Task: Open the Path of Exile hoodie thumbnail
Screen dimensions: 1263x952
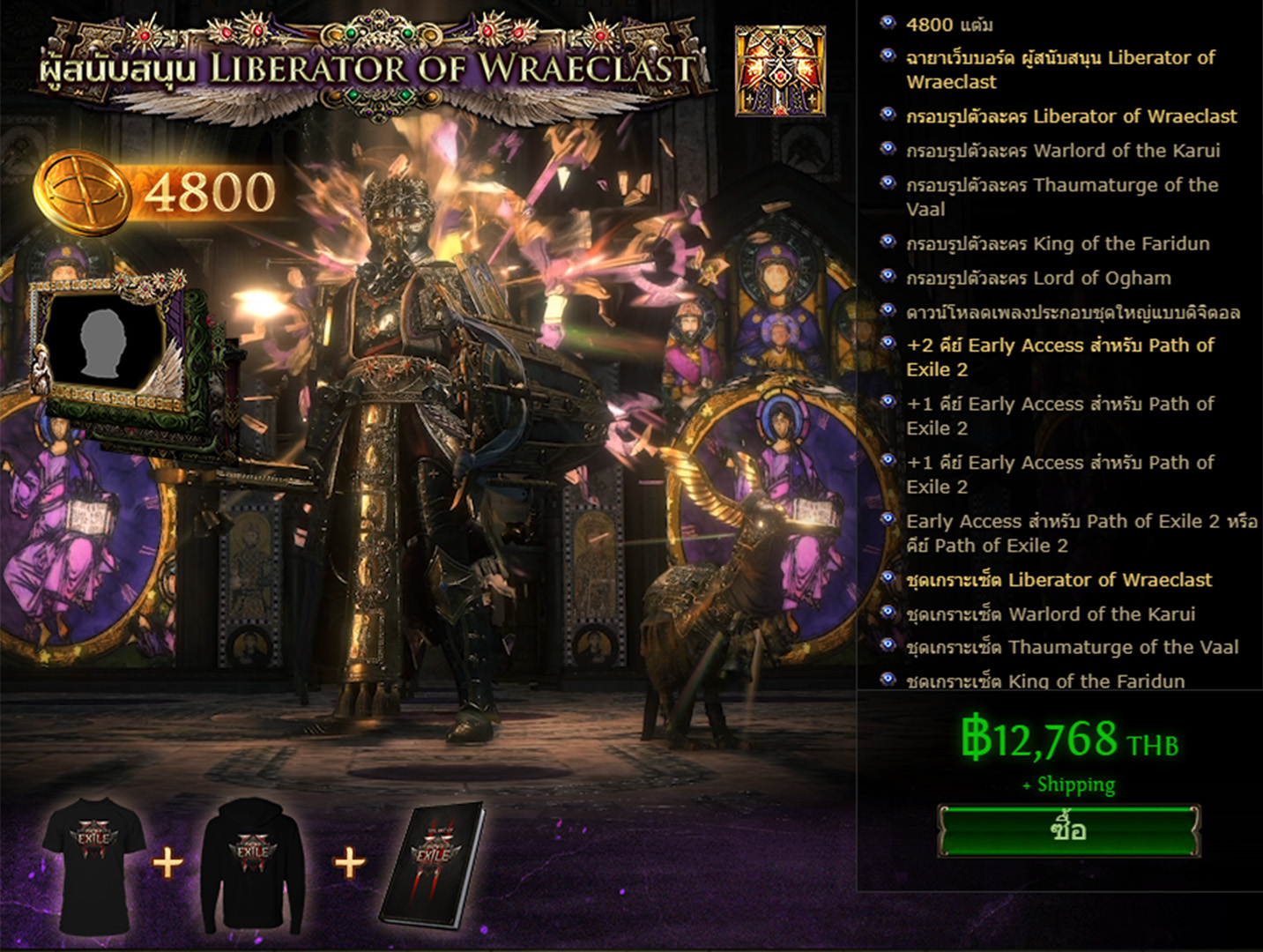Action: (252, 864)
